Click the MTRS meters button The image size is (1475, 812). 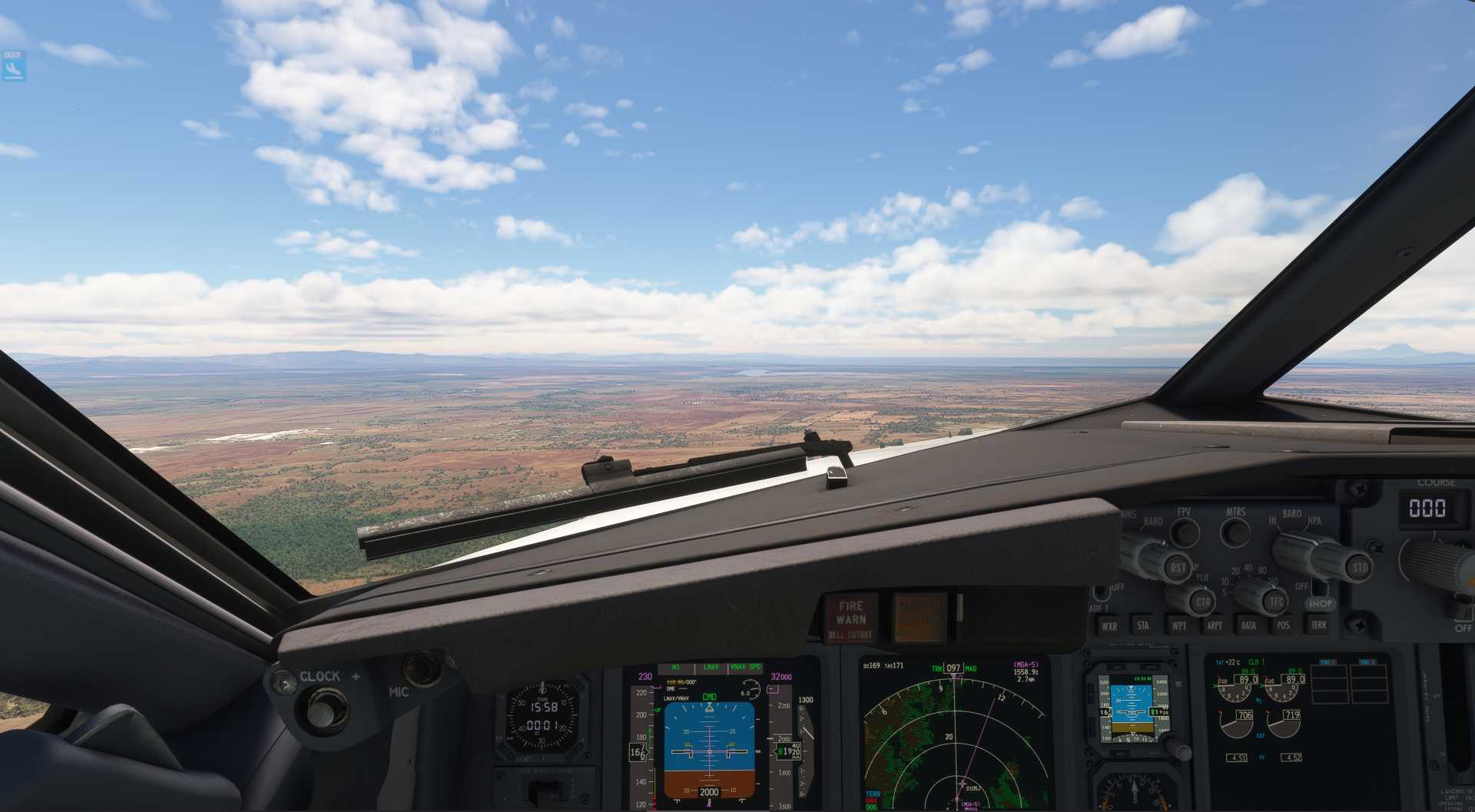1235,532
